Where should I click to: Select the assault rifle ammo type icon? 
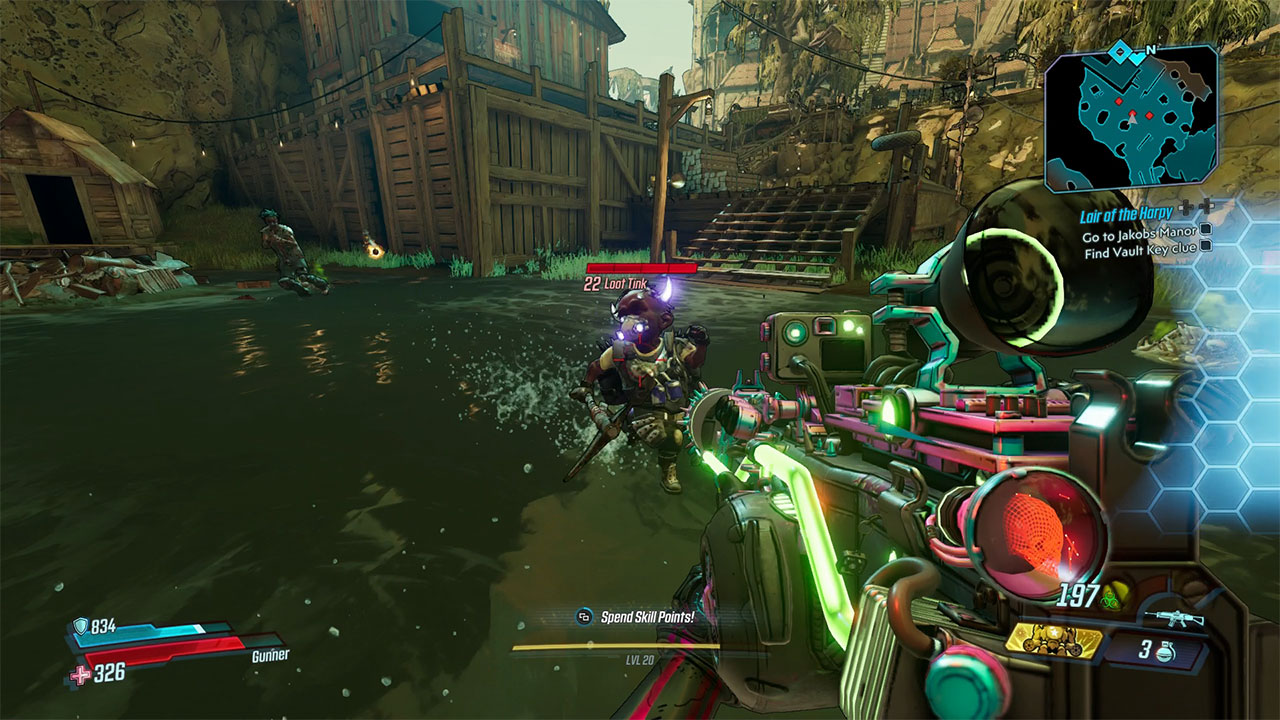tap(1175, 617)
